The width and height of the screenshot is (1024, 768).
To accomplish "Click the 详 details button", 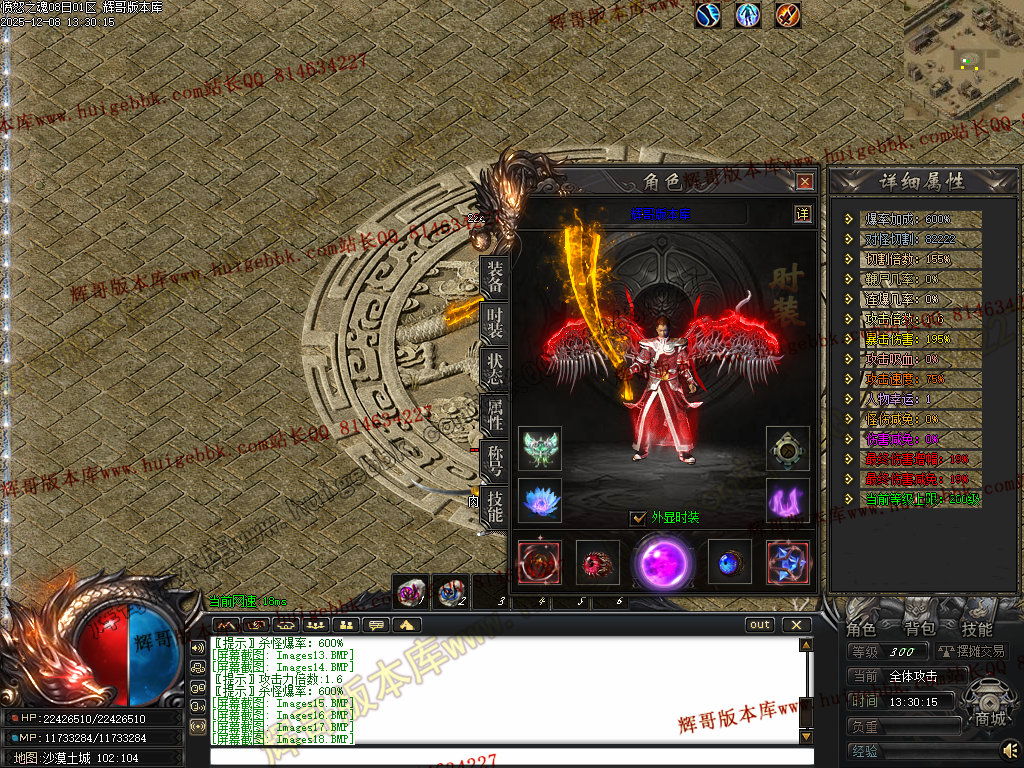I will coord(802,213).
